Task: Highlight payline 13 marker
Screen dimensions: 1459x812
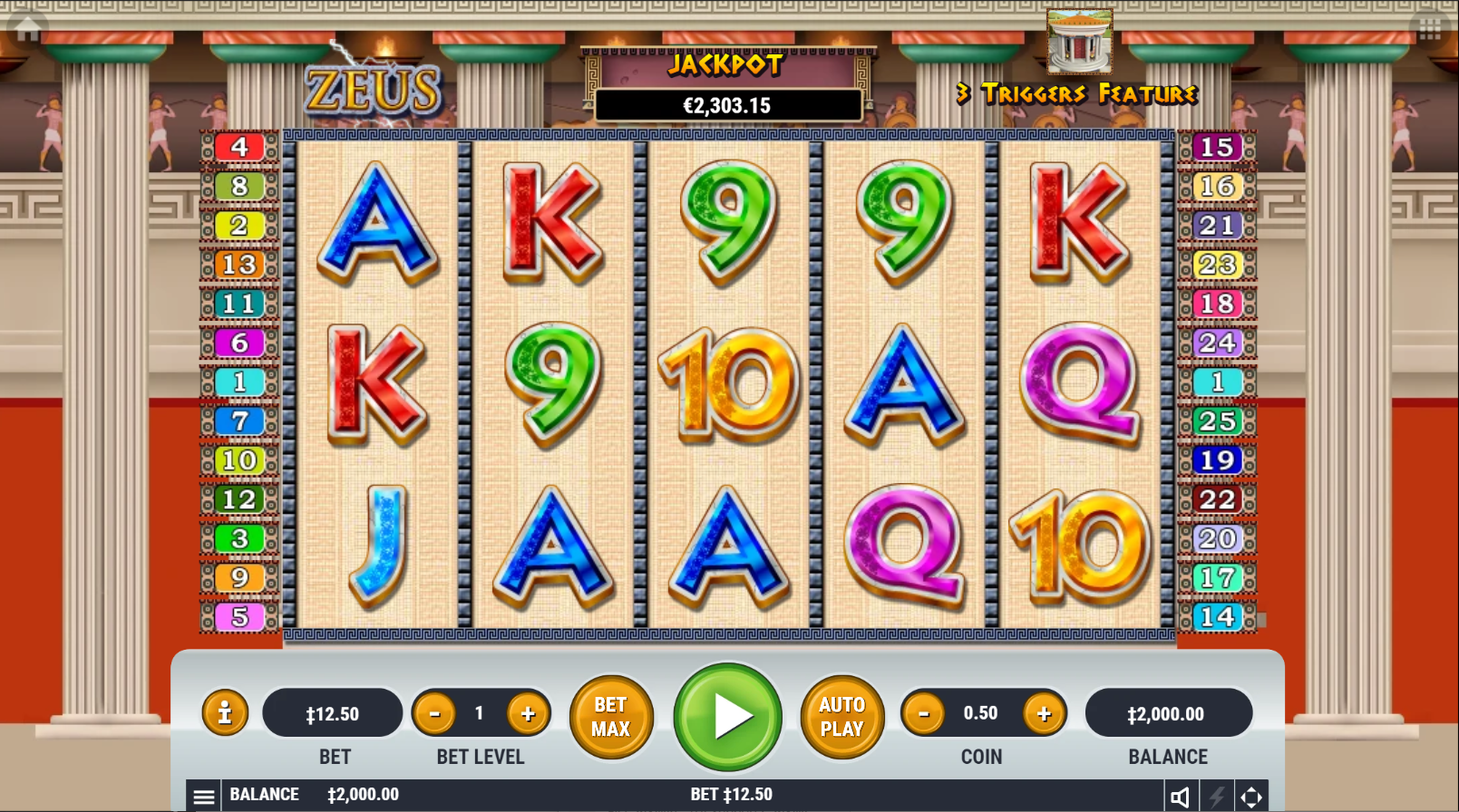Action: (239, 265)
